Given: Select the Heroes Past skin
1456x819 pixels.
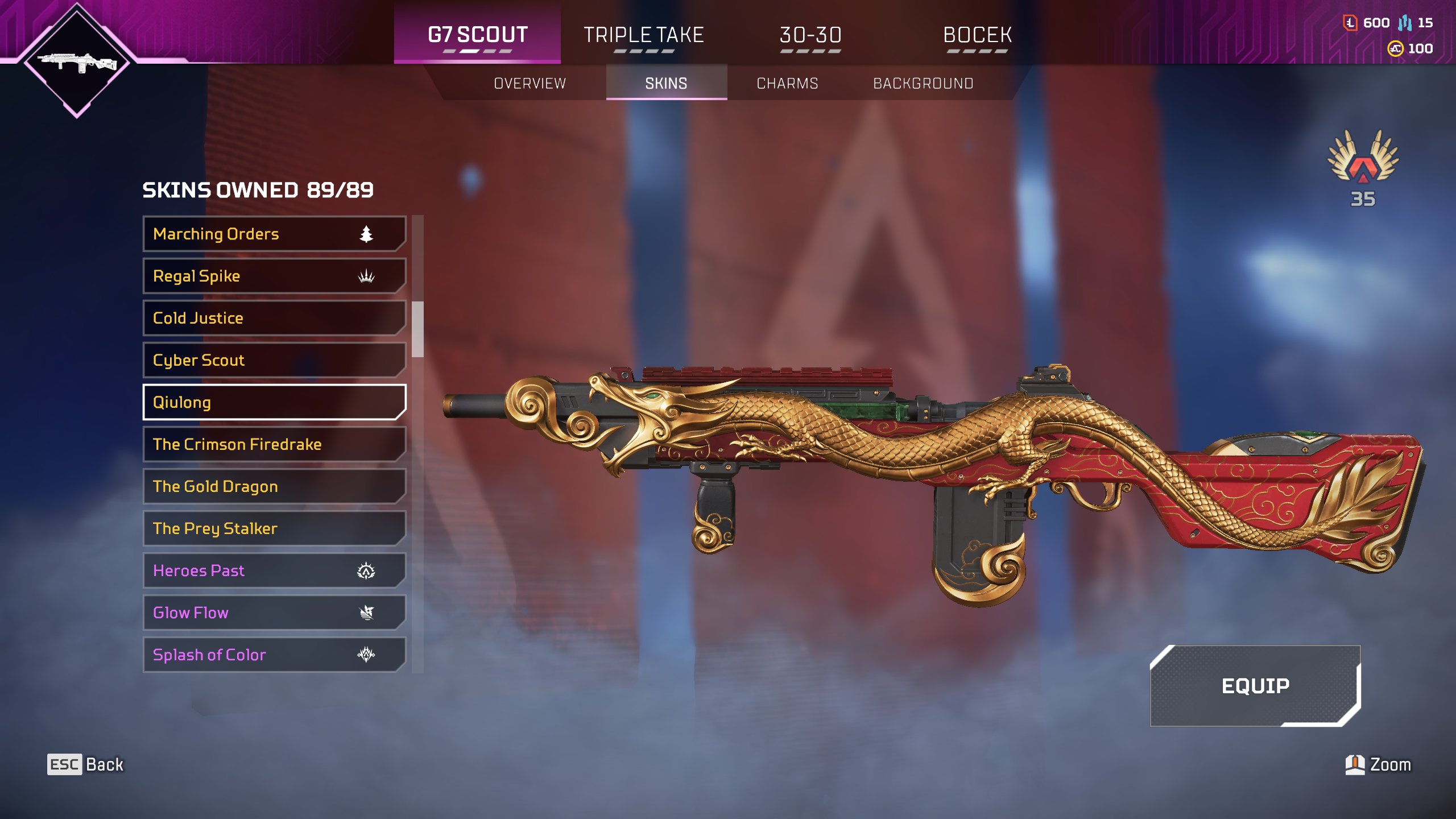Looking at the screenshot, I should click(274, 570).
